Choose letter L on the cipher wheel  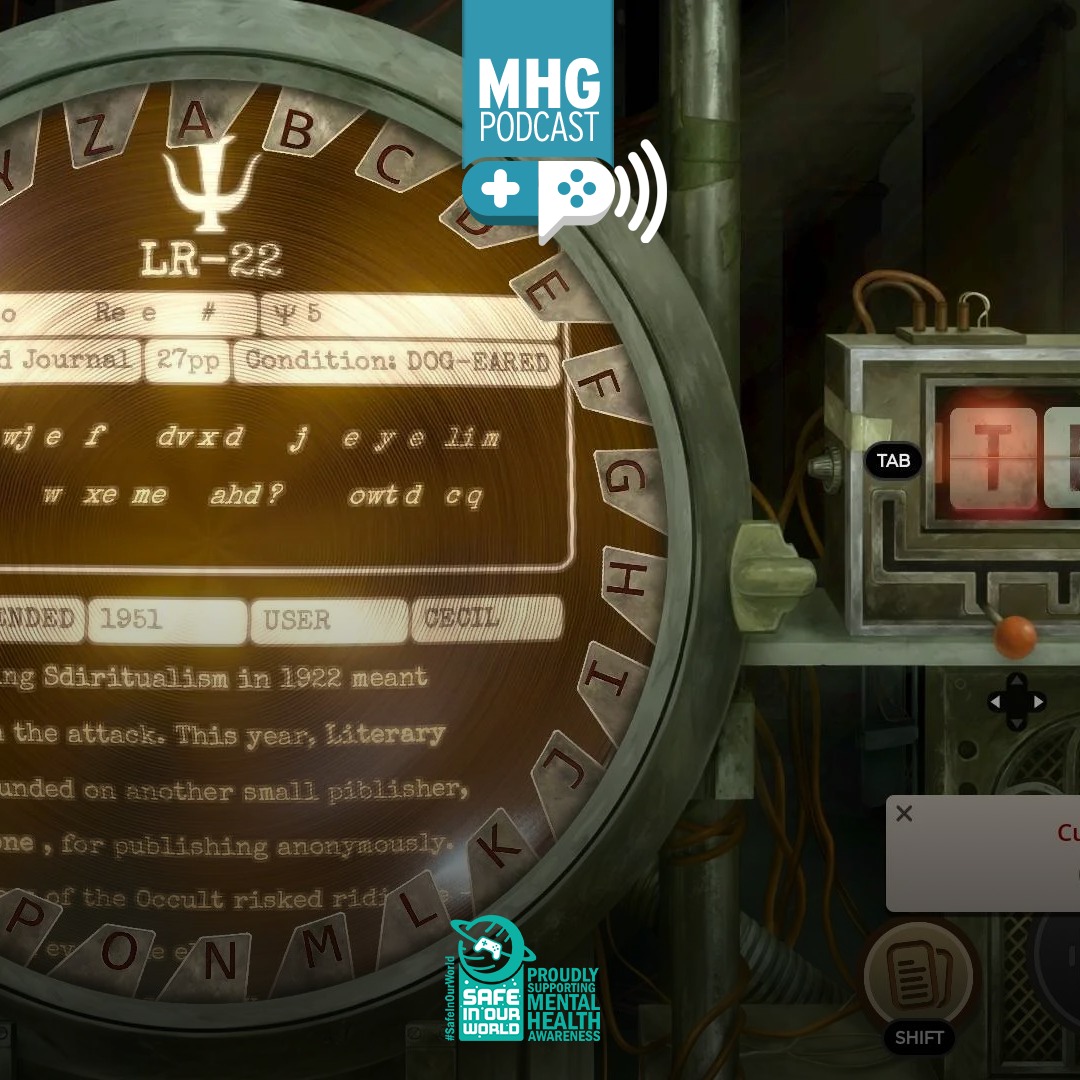[x=417, y=908]
